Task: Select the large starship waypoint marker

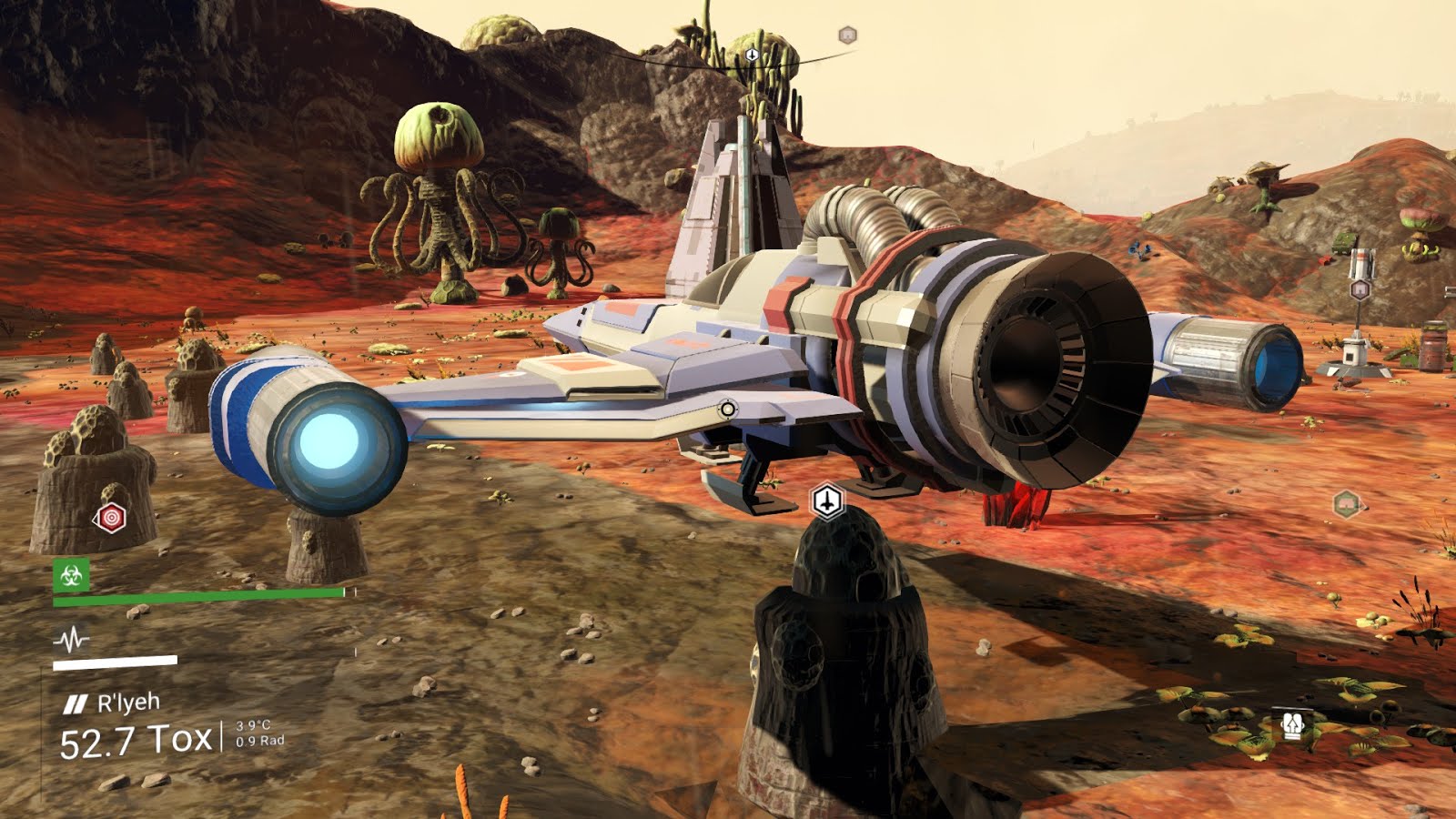Action: click(x=826, y=500)
